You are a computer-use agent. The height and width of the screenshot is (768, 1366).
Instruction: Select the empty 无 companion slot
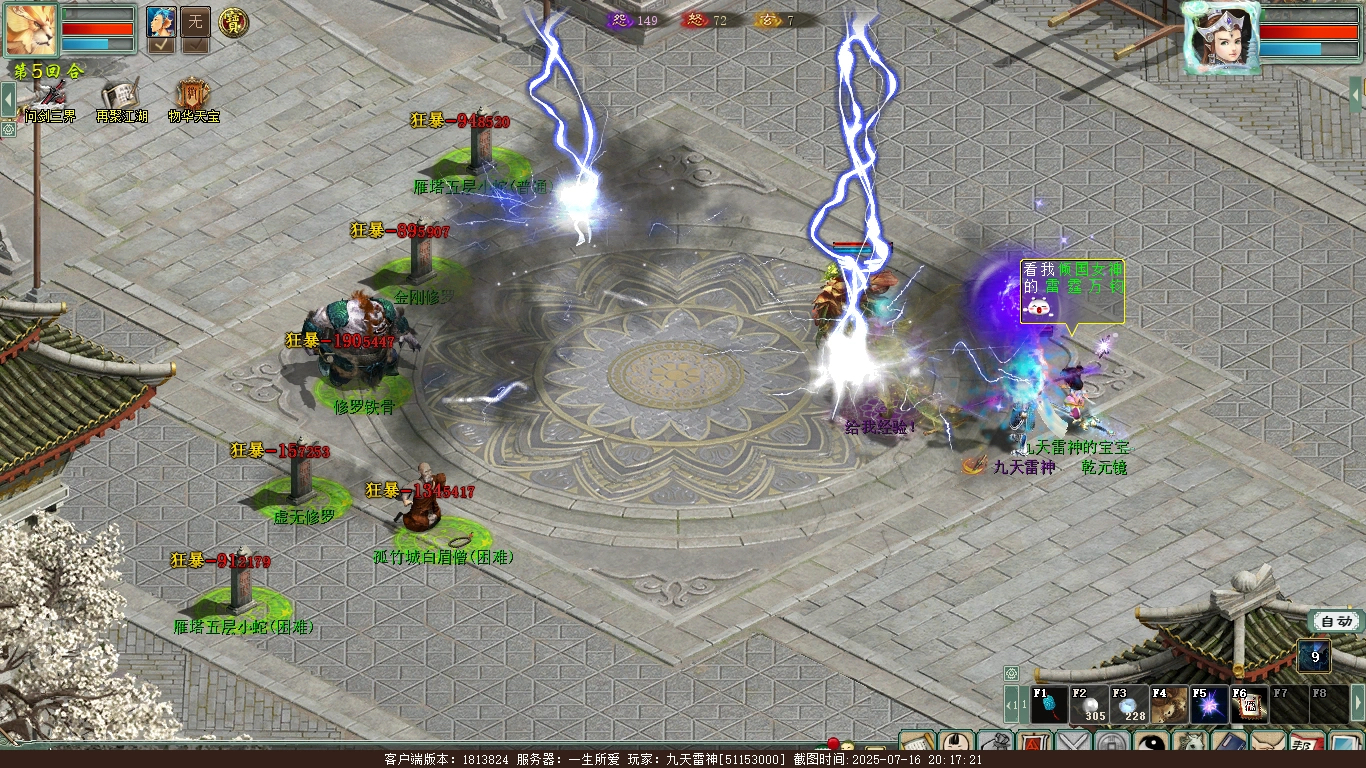[195, 21]
